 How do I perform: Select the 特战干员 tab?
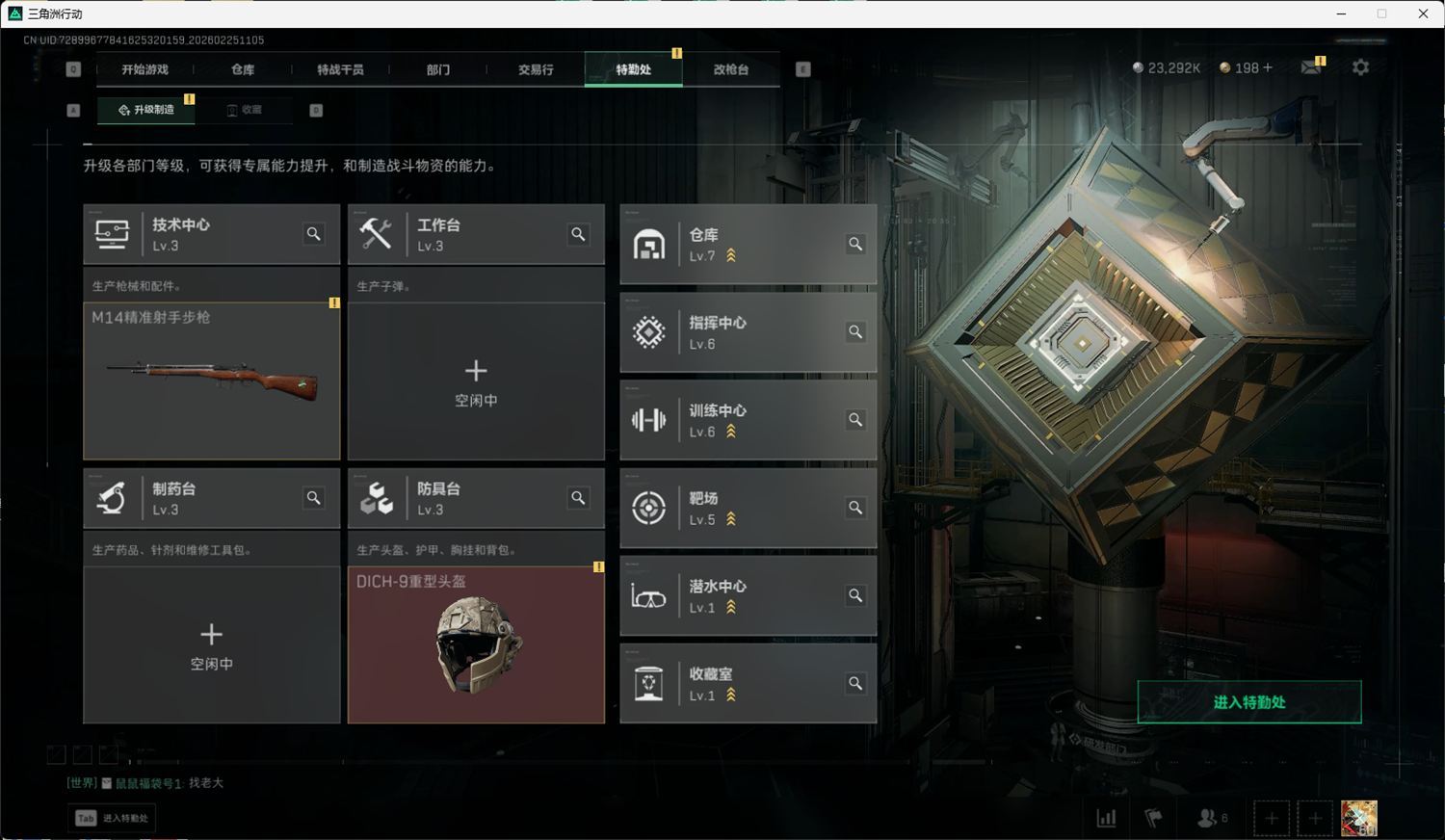click(340, 69)
